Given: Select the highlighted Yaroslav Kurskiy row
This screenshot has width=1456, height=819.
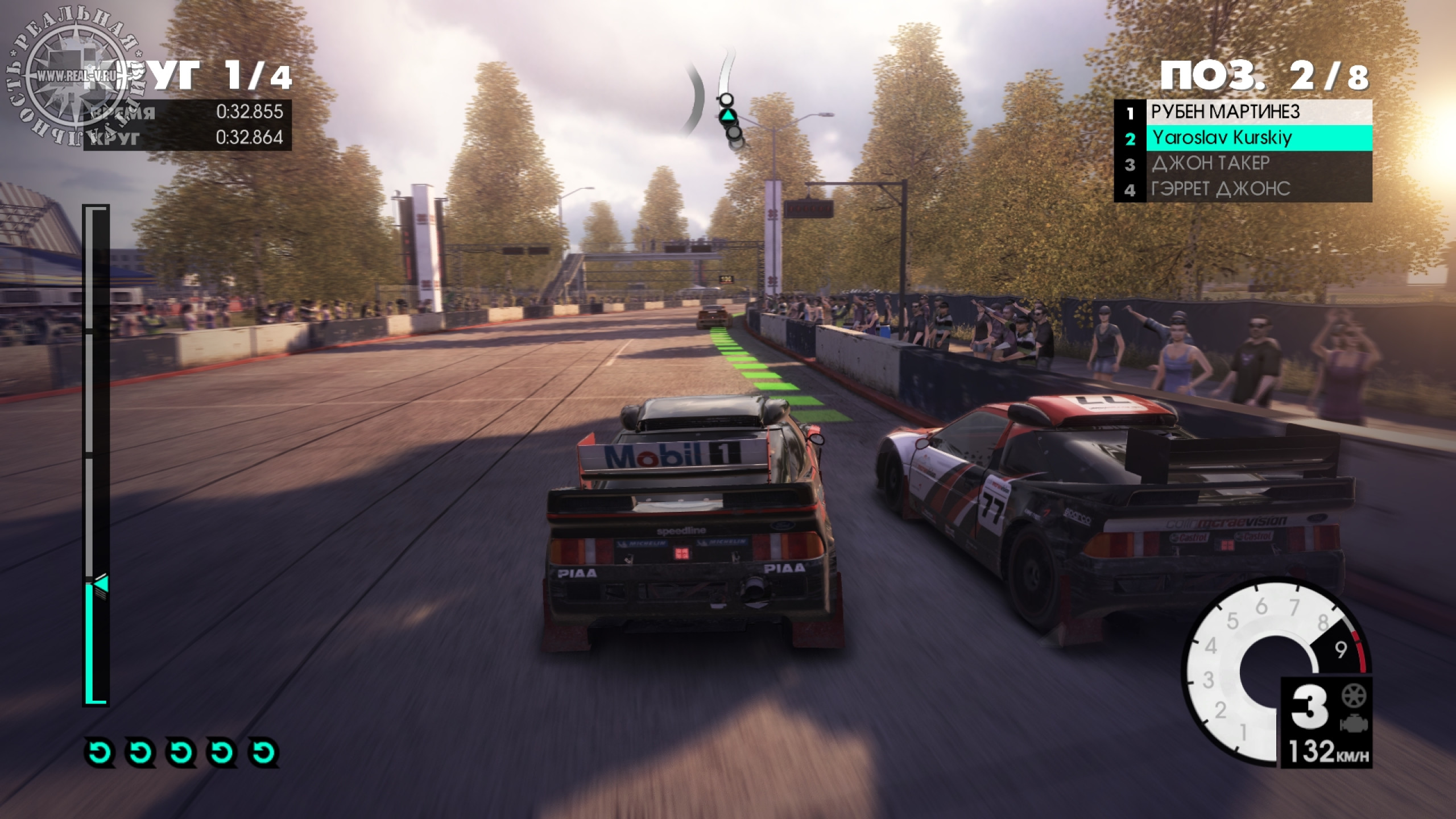Looking at the screenshot, I should click(1242, 138).
